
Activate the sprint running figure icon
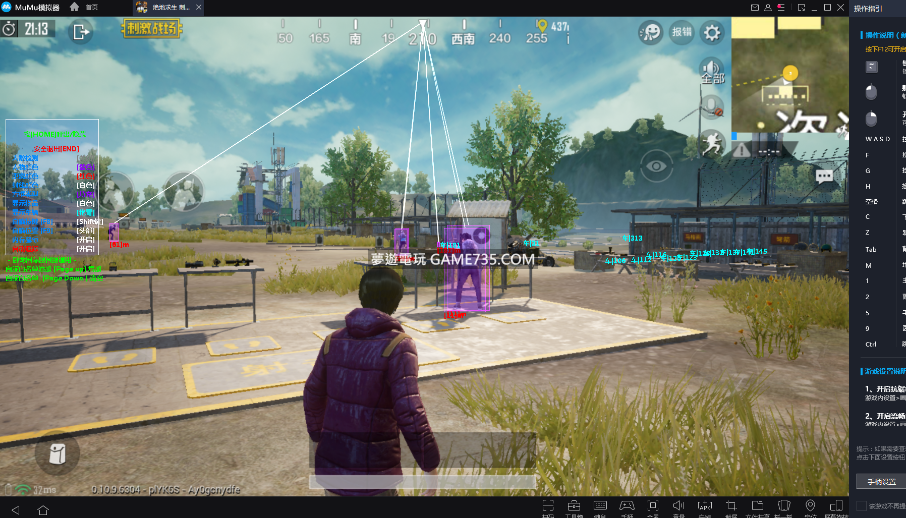[712, 142]
